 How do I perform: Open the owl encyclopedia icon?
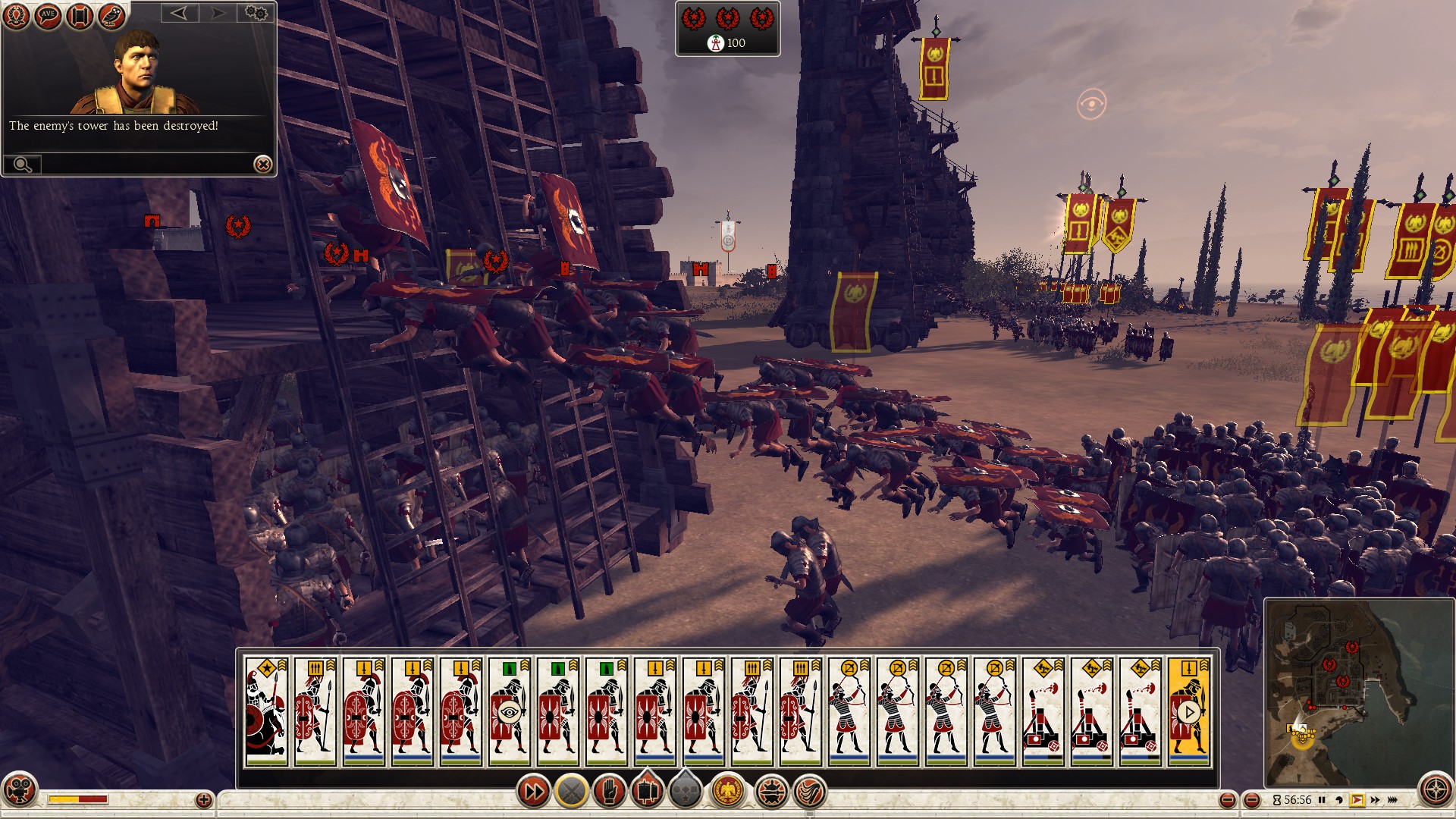coord(111,15)
